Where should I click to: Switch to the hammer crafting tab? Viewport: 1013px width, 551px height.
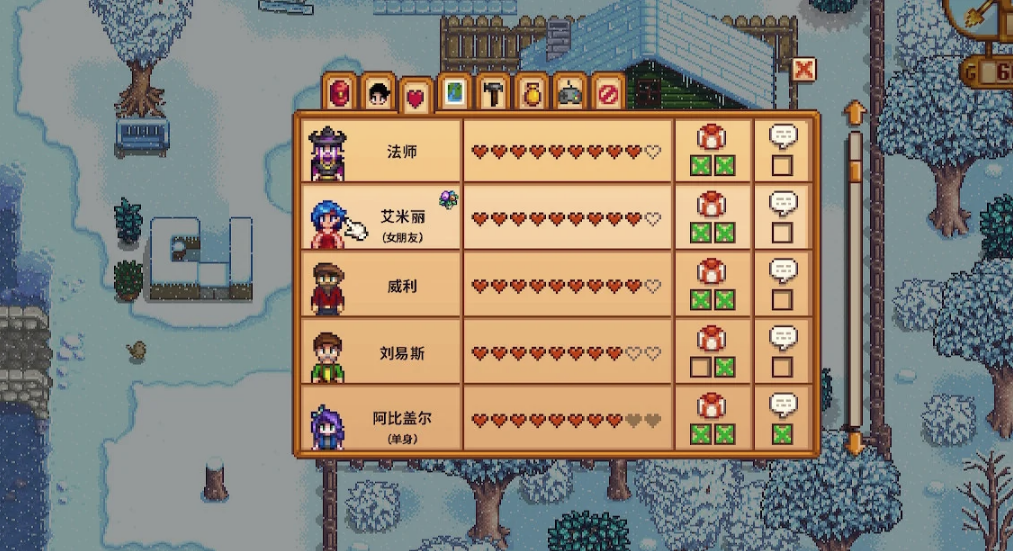(x=491, y=93)
